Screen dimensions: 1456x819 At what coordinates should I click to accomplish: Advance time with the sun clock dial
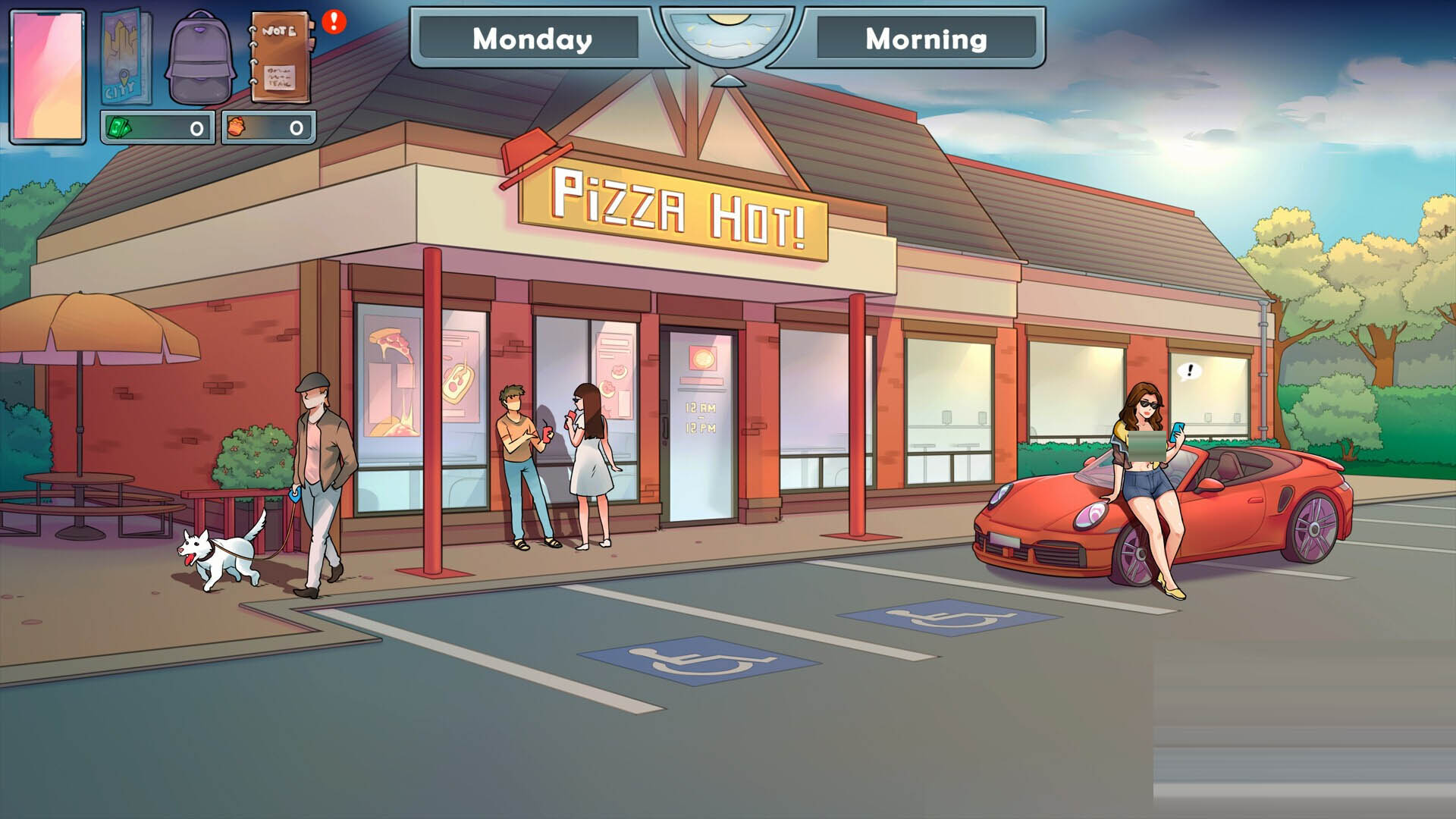pyautogui.click(x=727, y=38)
